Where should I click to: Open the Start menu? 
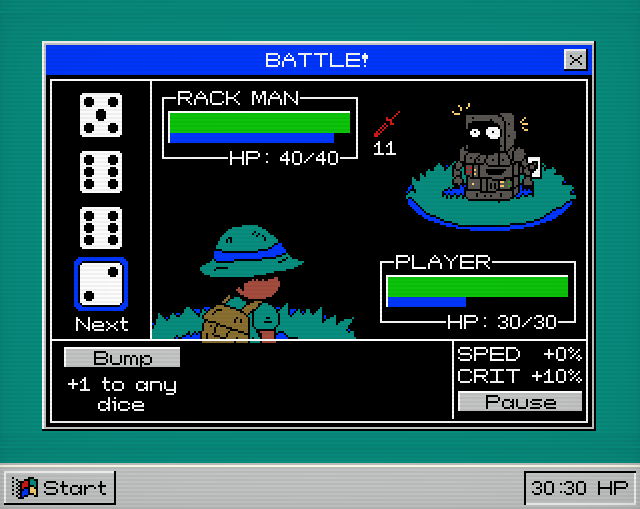point(61,488)
